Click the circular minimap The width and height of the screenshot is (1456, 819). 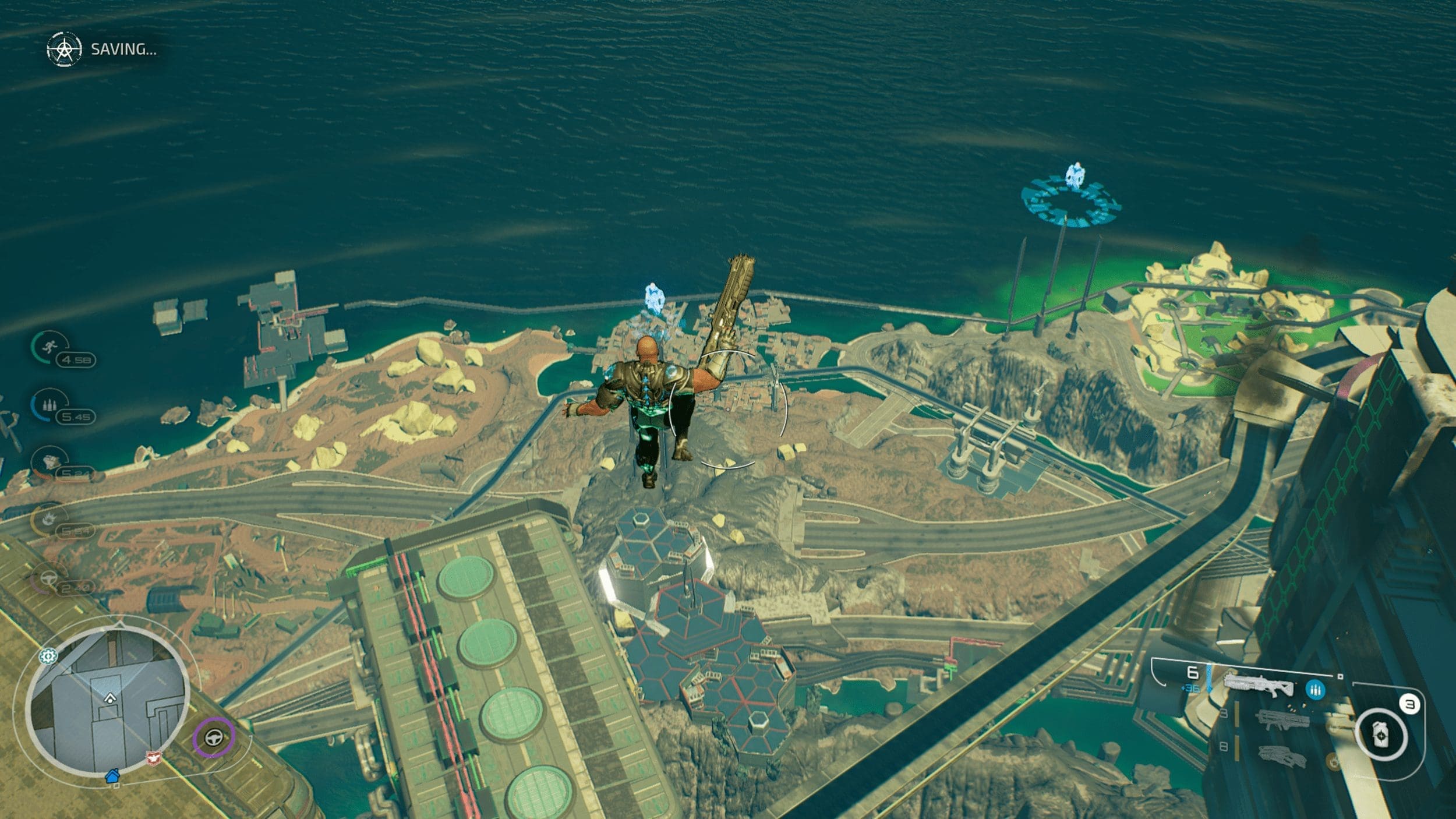pos(108,703)
